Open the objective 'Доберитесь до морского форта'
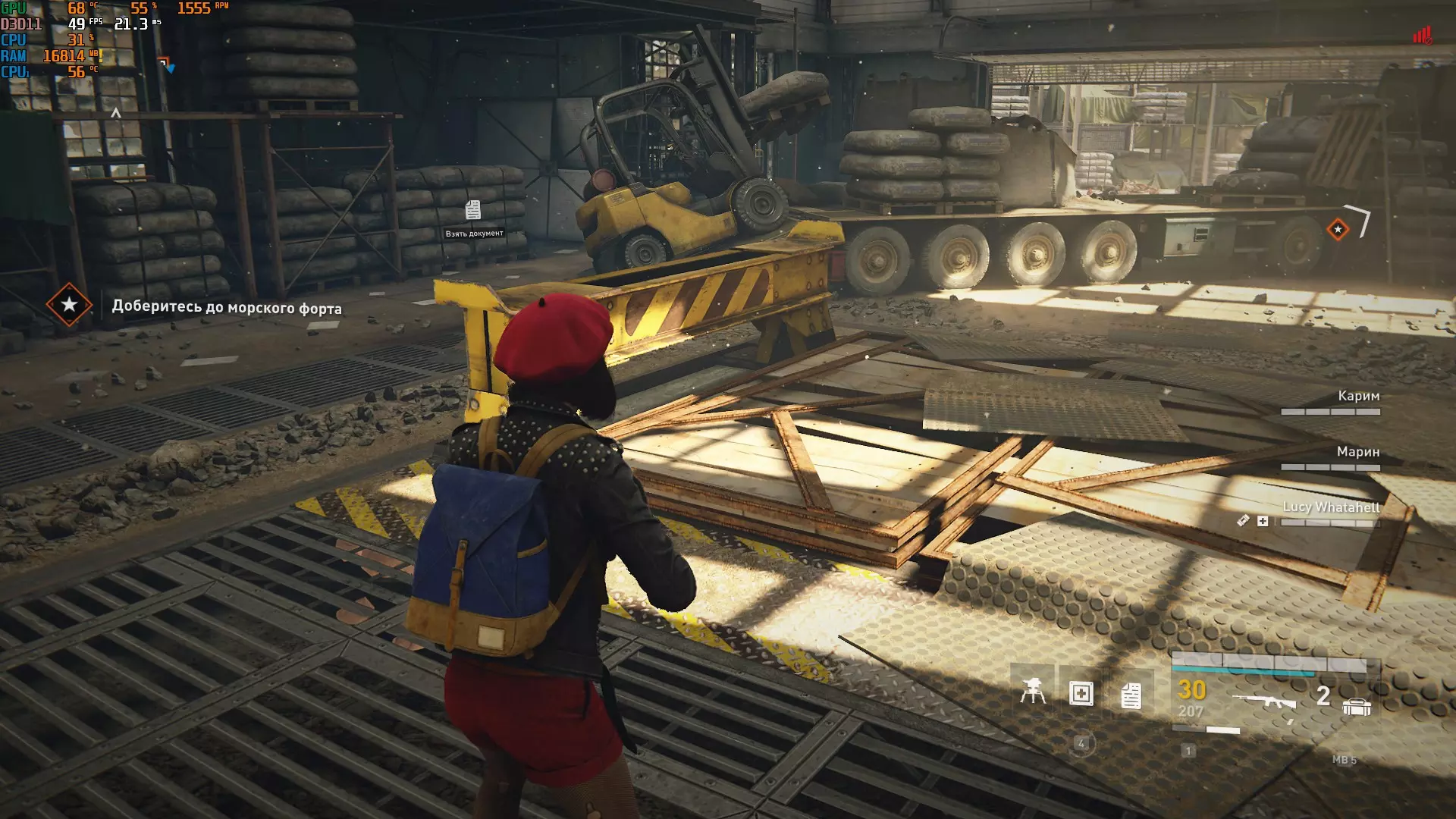1456x819 pixels. pyautogui.click(x=227, y=307)
